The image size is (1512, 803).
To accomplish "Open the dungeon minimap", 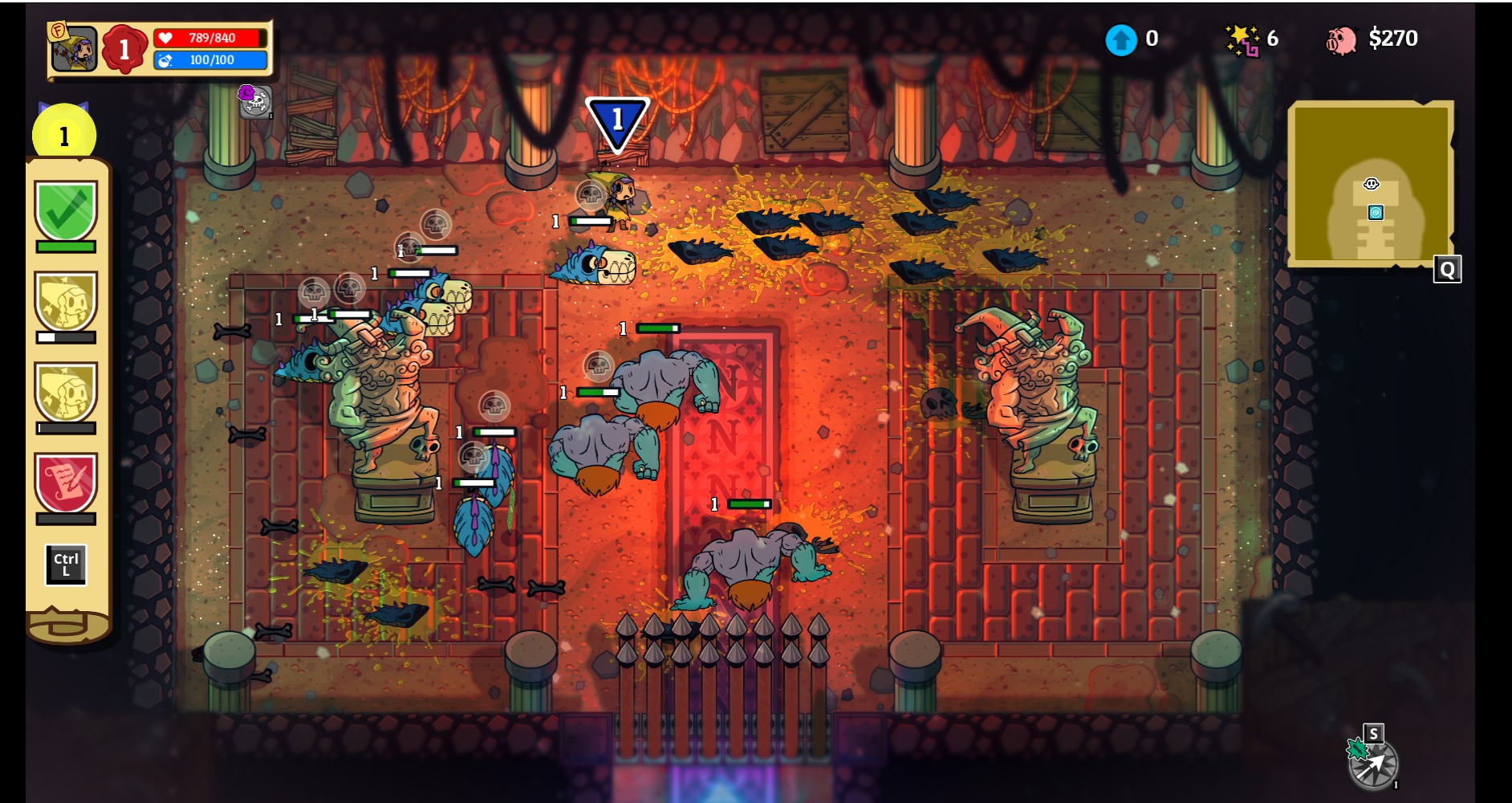I will coord(1370,184).
